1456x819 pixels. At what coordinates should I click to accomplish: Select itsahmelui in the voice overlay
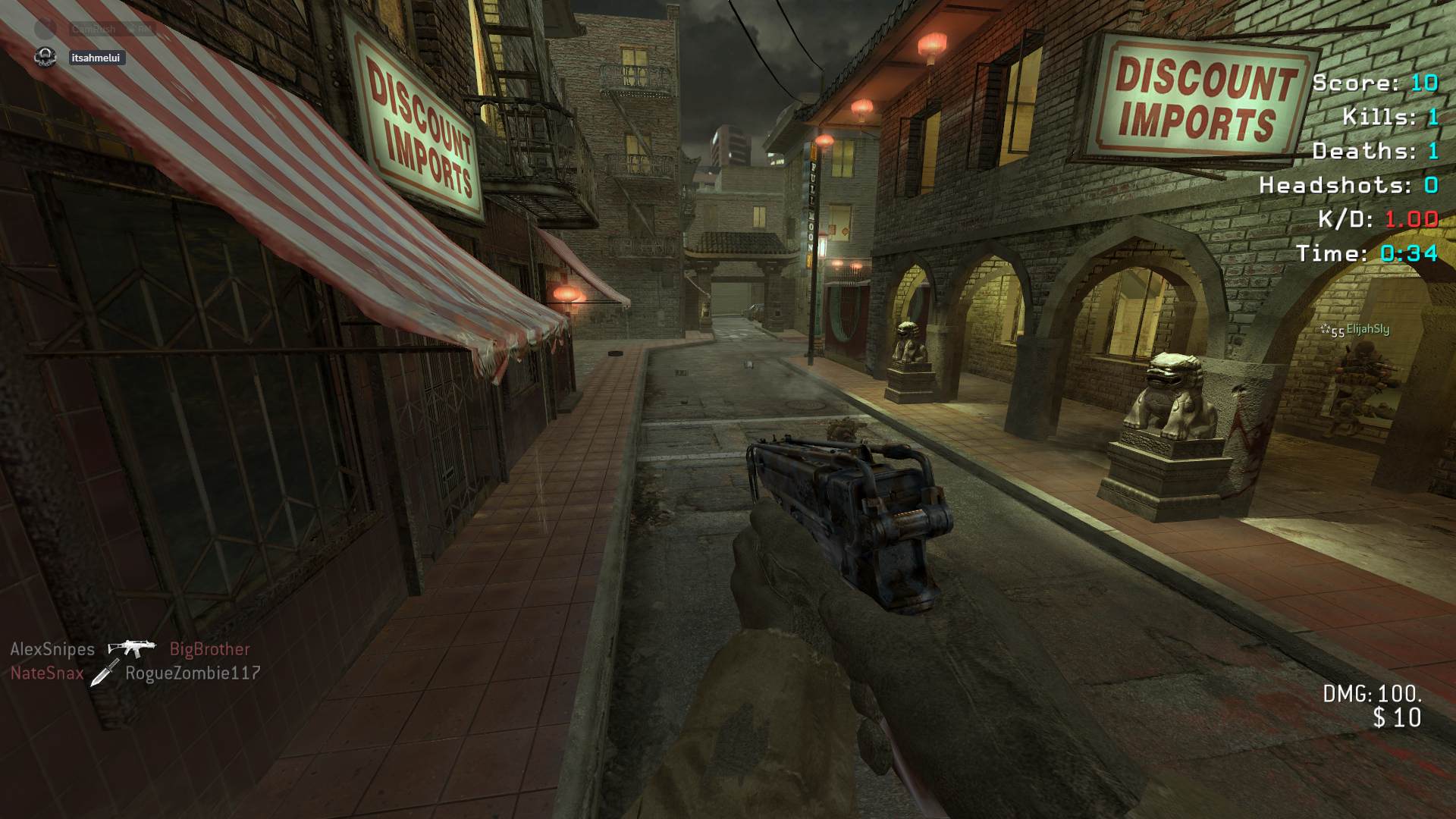pyautogui.click(x=95, y=58)
